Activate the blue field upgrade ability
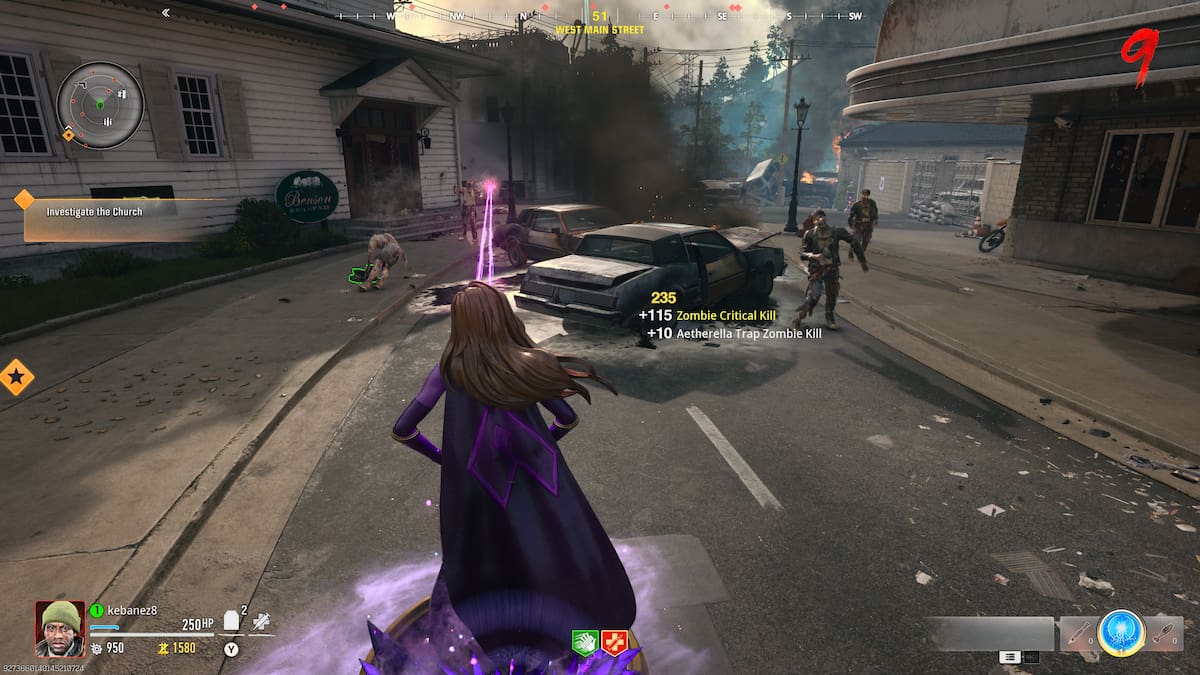The width and height of the screenshot is (1200, 675). click(x=1119, y=631)
